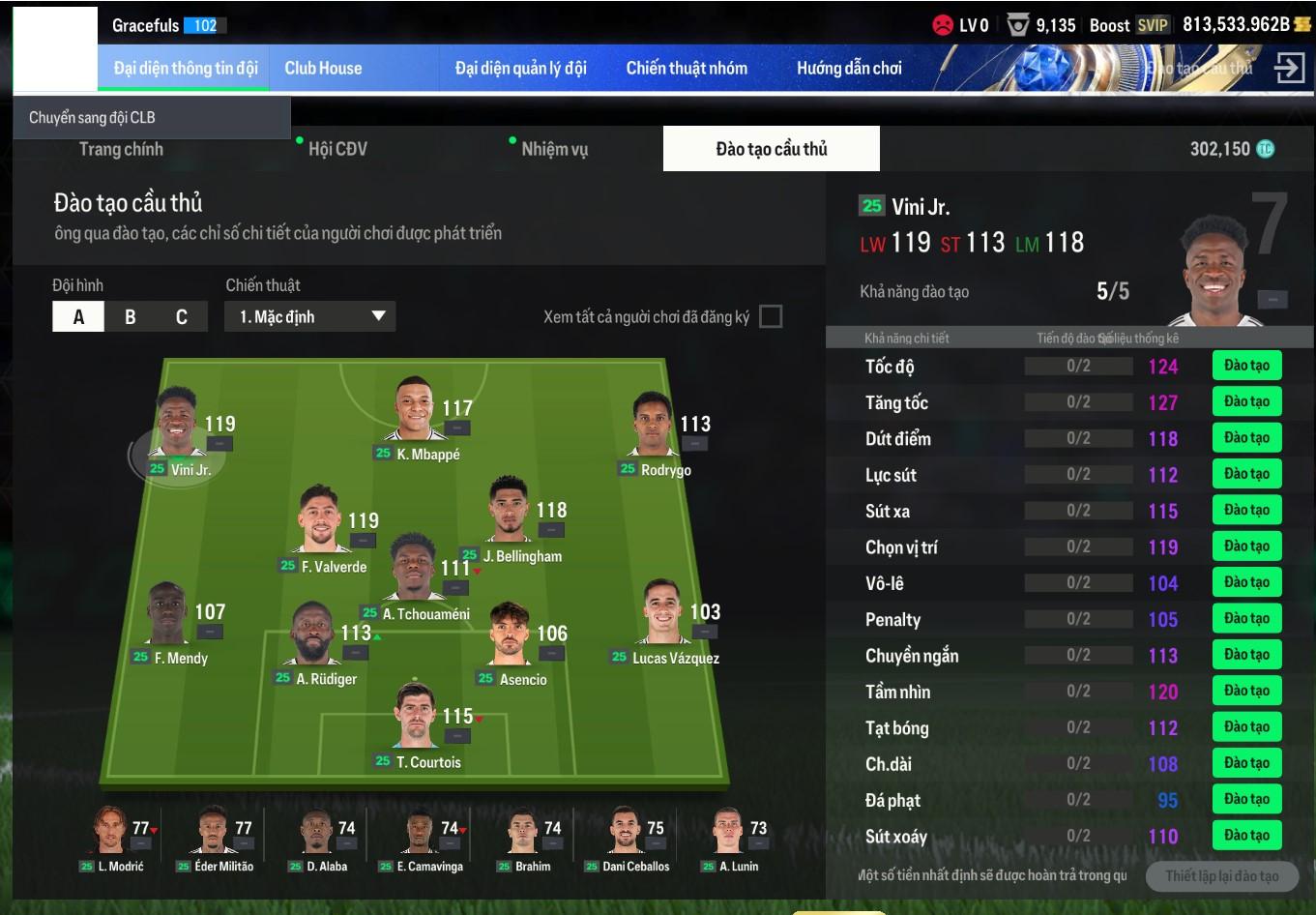Open the Nhiệm vụ tab
The image size is (1316, 915).
point(554,149)
